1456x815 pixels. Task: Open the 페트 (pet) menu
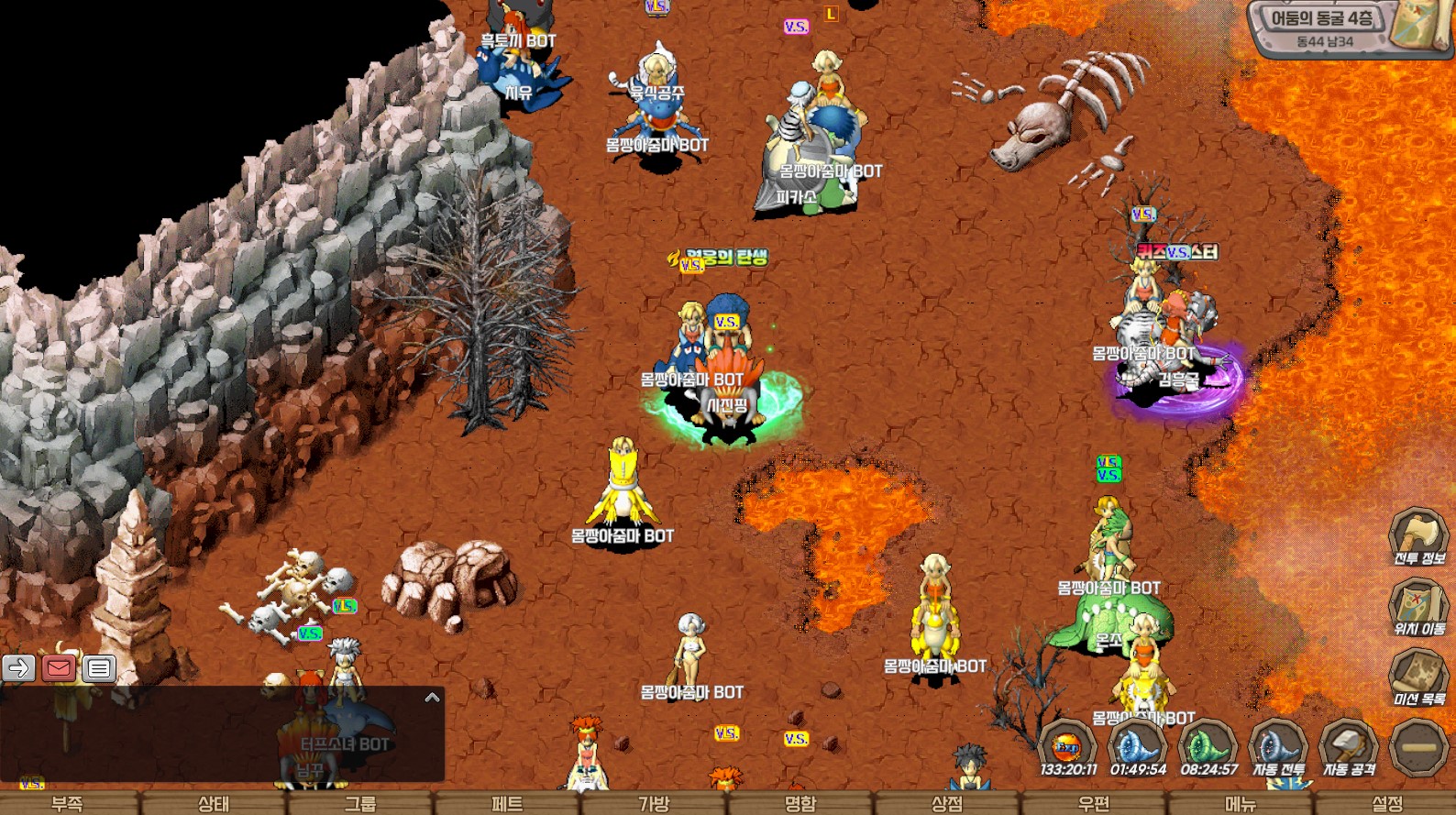[507, 803]
